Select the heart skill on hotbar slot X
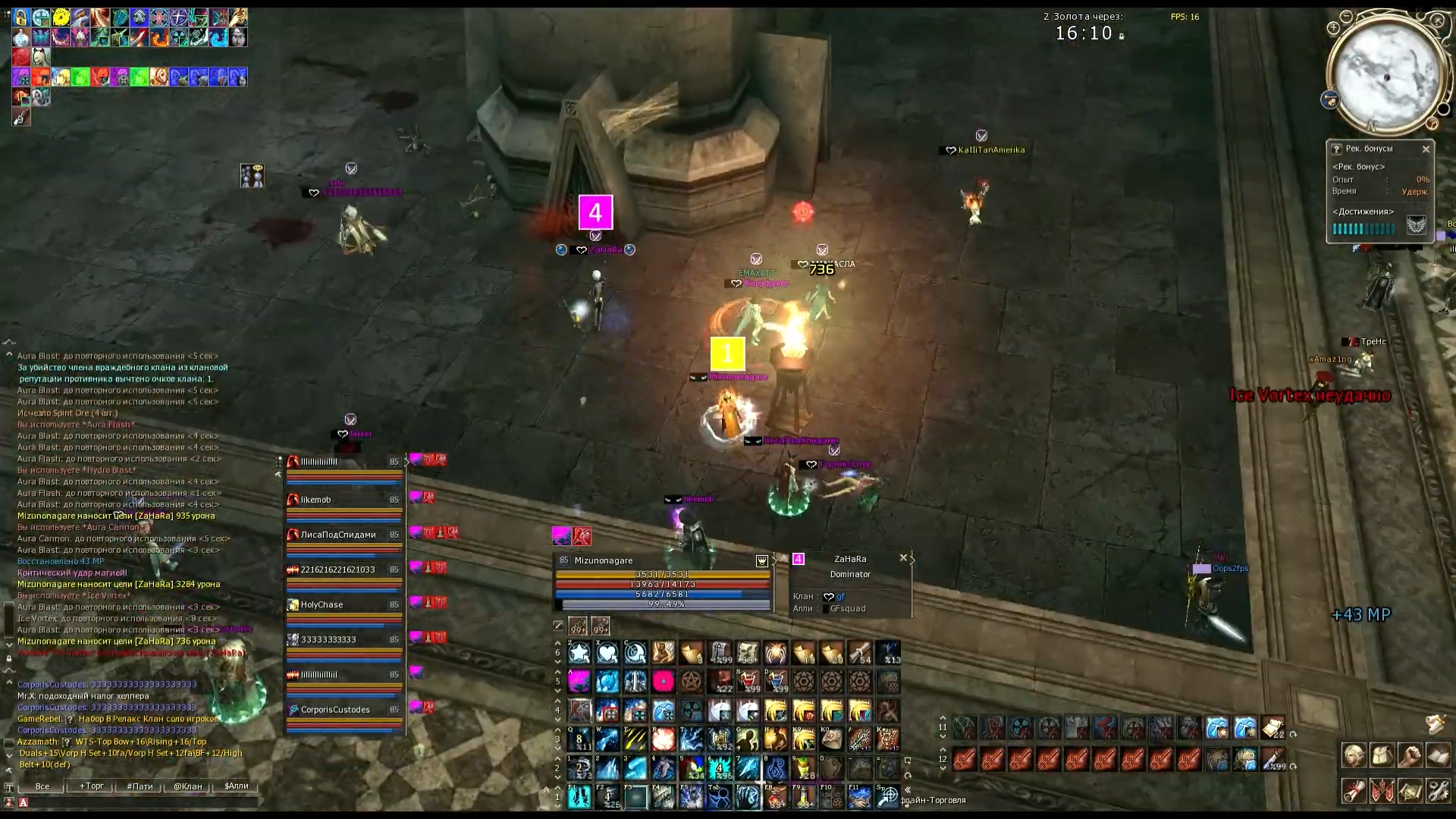Image resolution: width=1456 pixels, height=819 pixels. click(x=607, y=653)
